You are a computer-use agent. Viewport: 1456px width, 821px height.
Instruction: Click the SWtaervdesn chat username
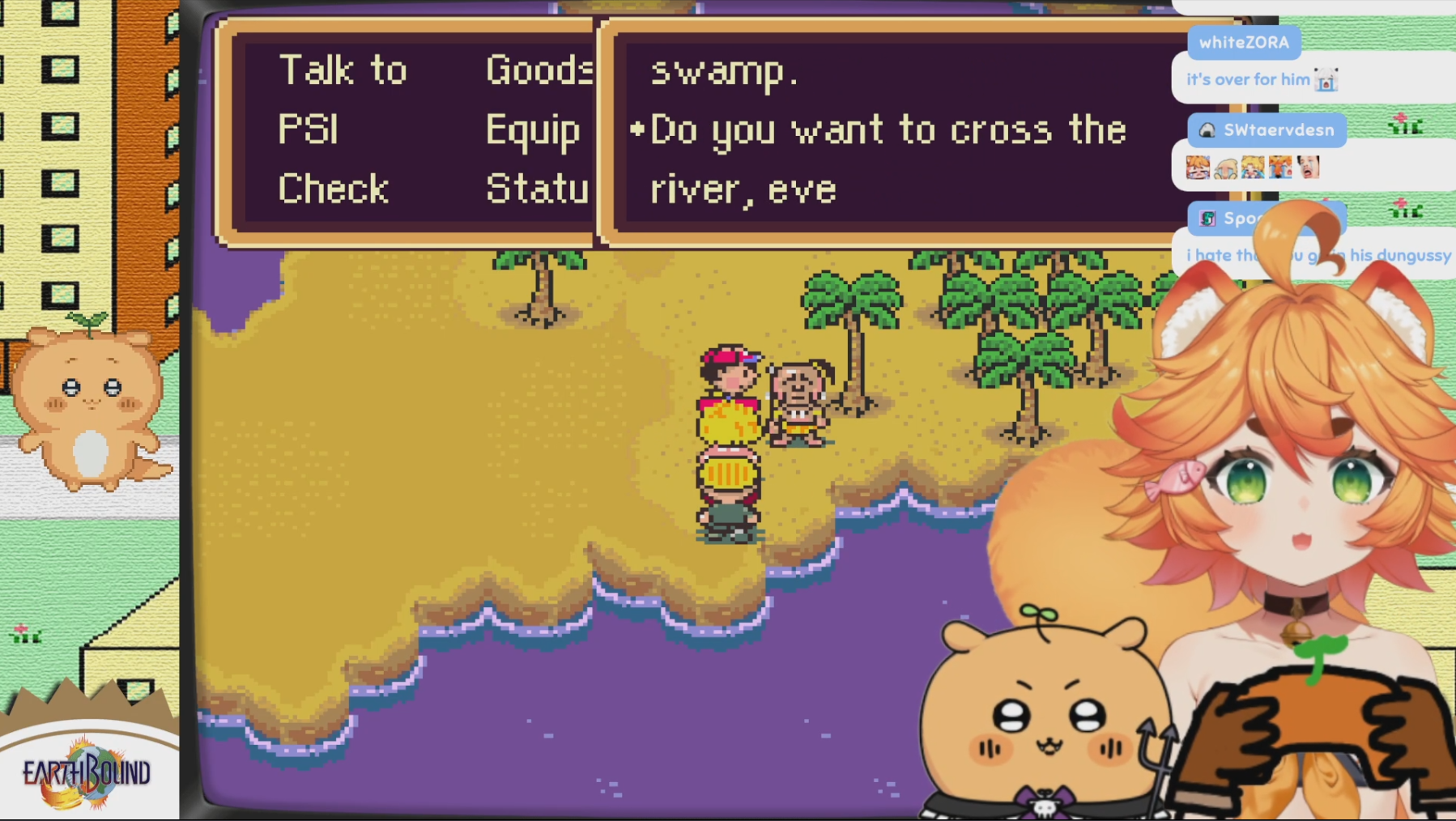click(1278, 130)
